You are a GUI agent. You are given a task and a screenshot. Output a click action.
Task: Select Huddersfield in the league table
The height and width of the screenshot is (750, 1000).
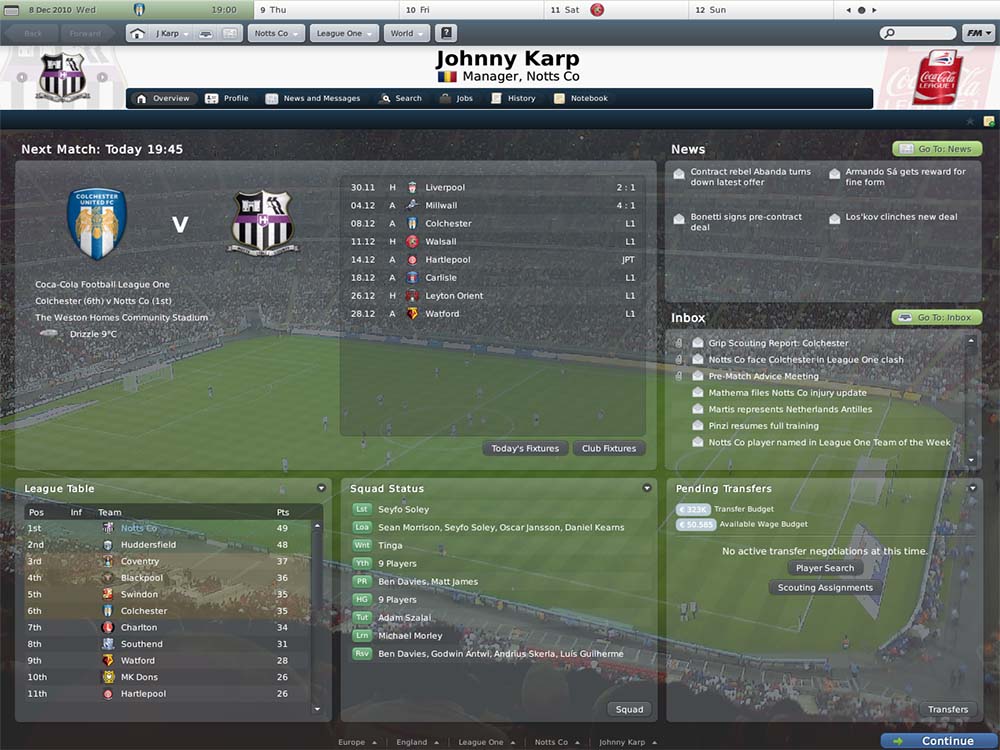150,545
